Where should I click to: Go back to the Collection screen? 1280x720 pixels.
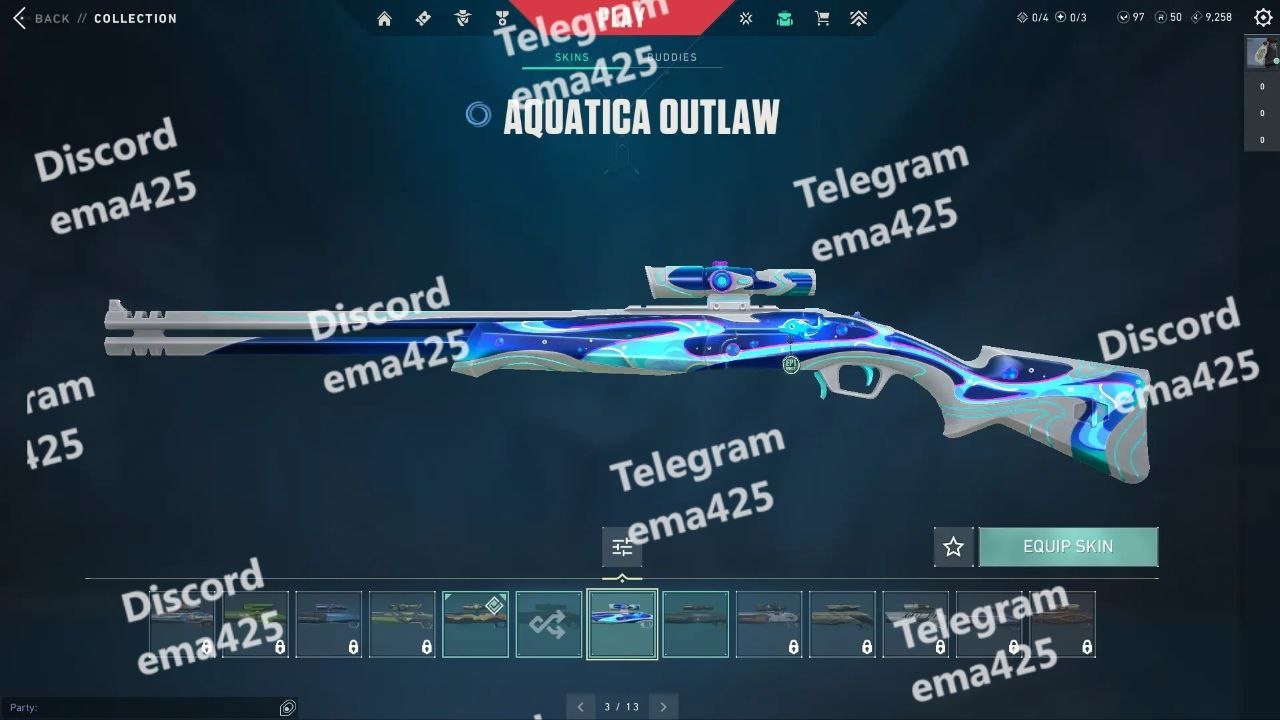[42, 18]
